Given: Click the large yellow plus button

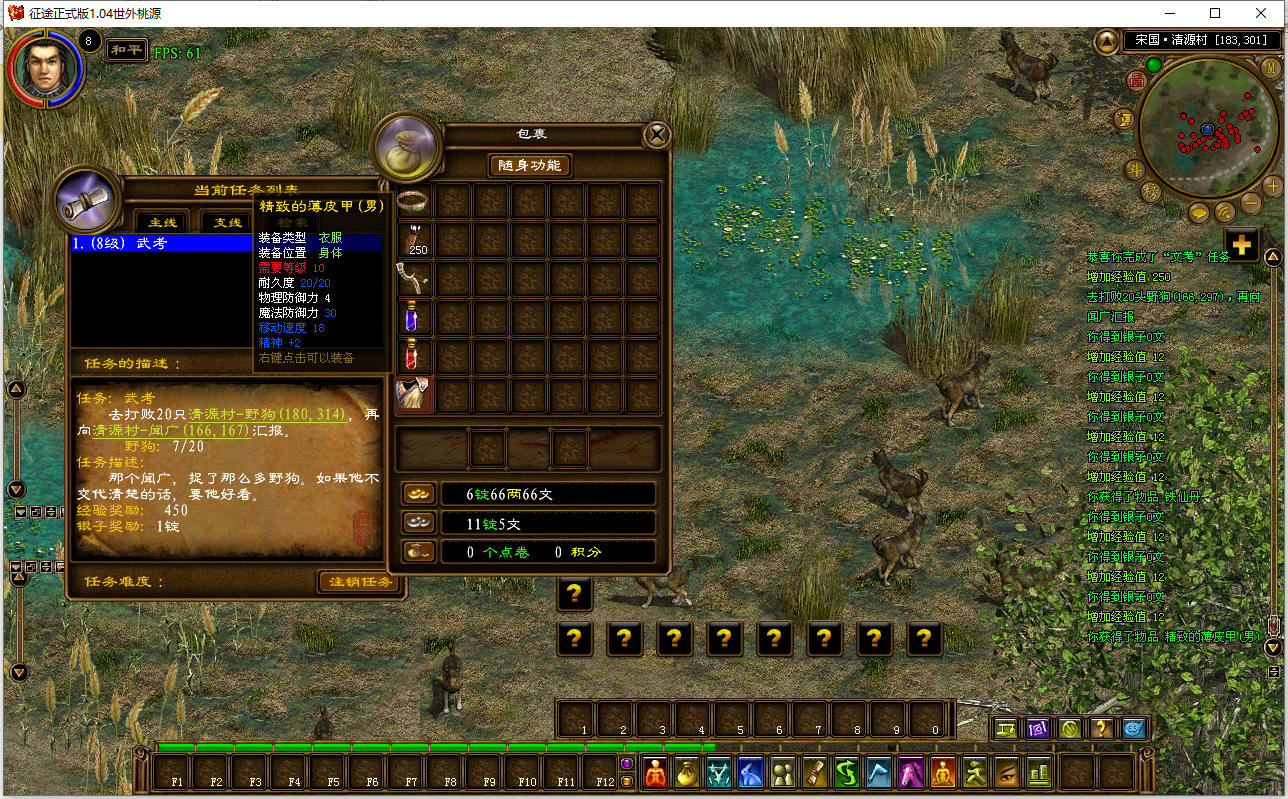Looking at the screenshot, I should coord(1241,245).
